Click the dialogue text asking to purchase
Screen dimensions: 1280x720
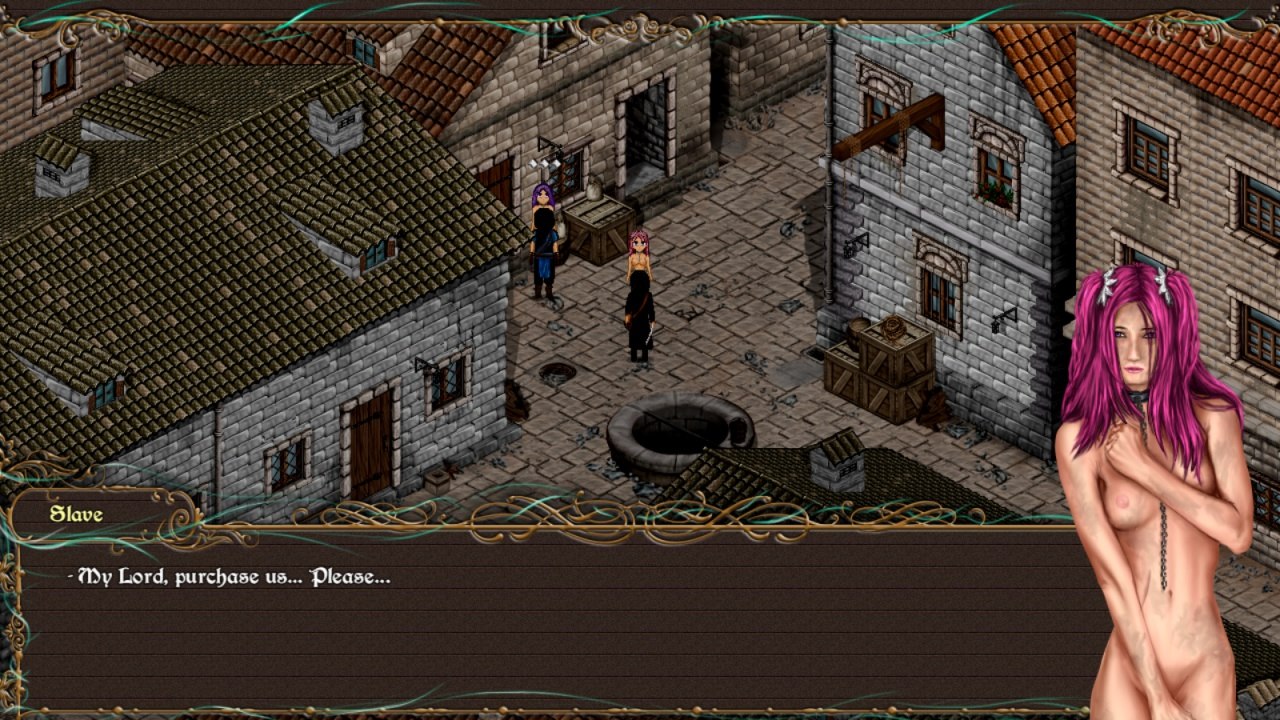228,577
